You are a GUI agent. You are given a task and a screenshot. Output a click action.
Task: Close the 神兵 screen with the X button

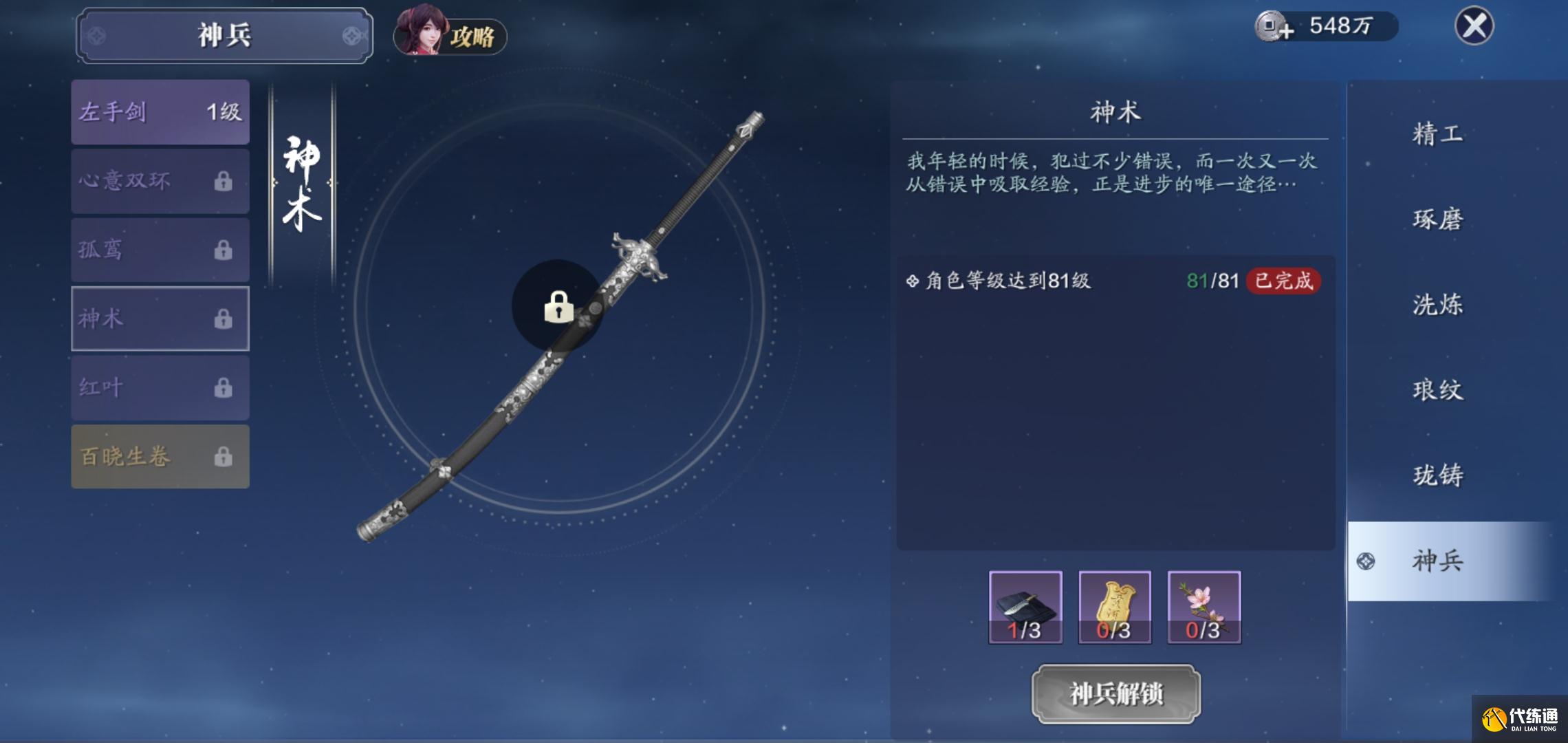coord(1474,27)
